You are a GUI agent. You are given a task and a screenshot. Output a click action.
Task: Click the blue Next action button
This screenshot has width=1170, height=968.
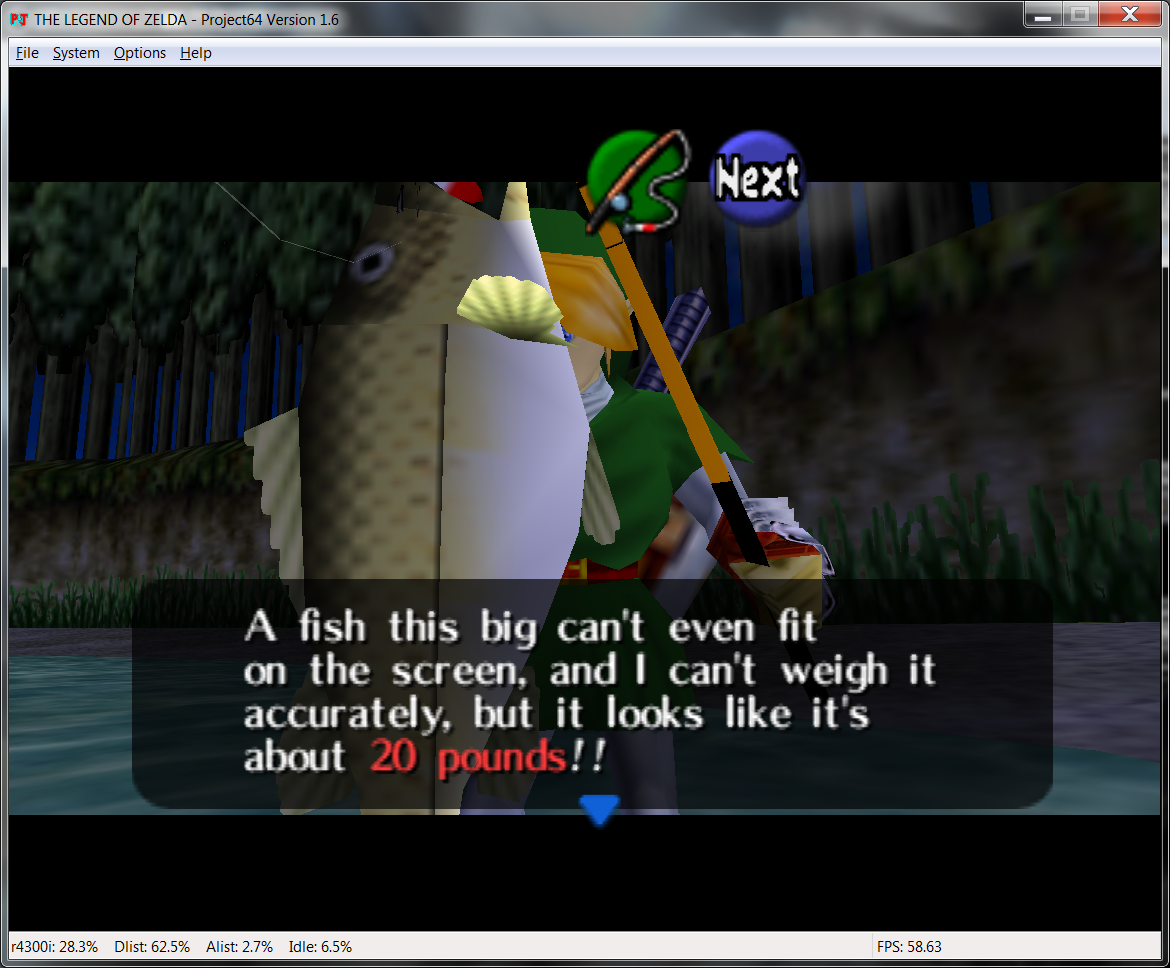757,178
